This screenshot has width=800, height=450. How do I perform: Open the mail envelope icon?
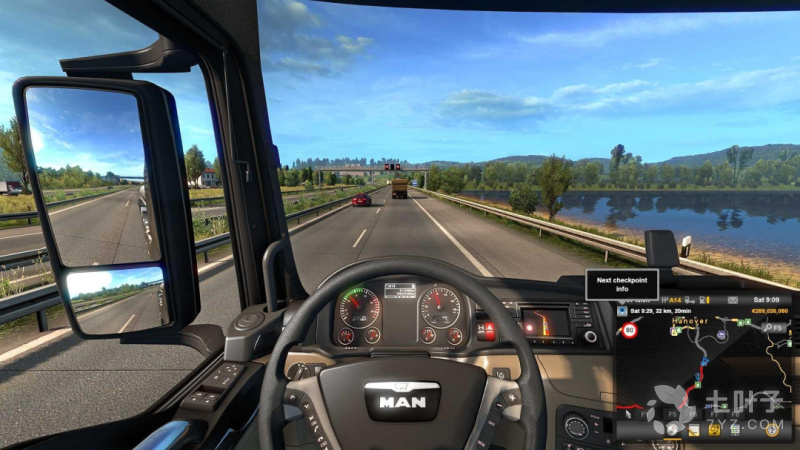click(x=732, y=300)
